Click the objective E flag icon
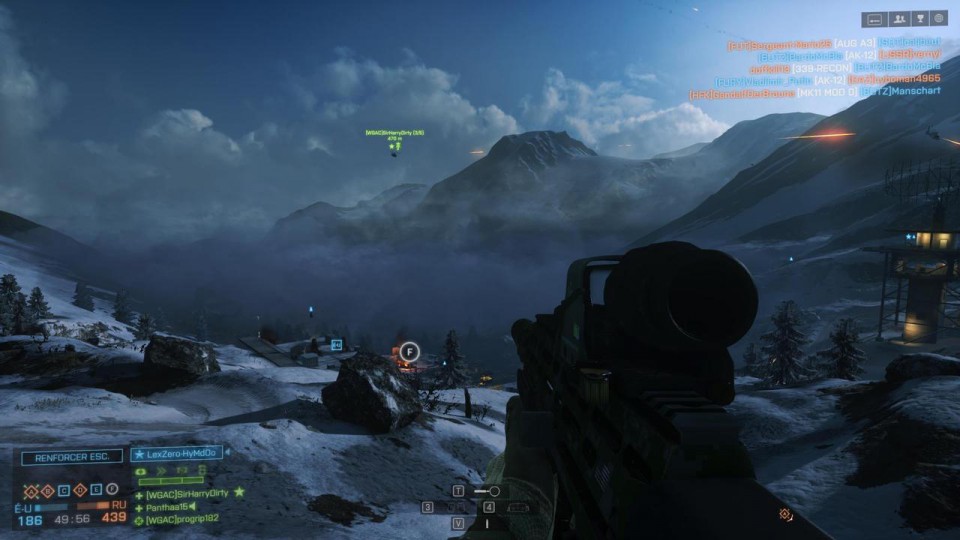This screenshot has width=960, height=540. tap(97, 490)
